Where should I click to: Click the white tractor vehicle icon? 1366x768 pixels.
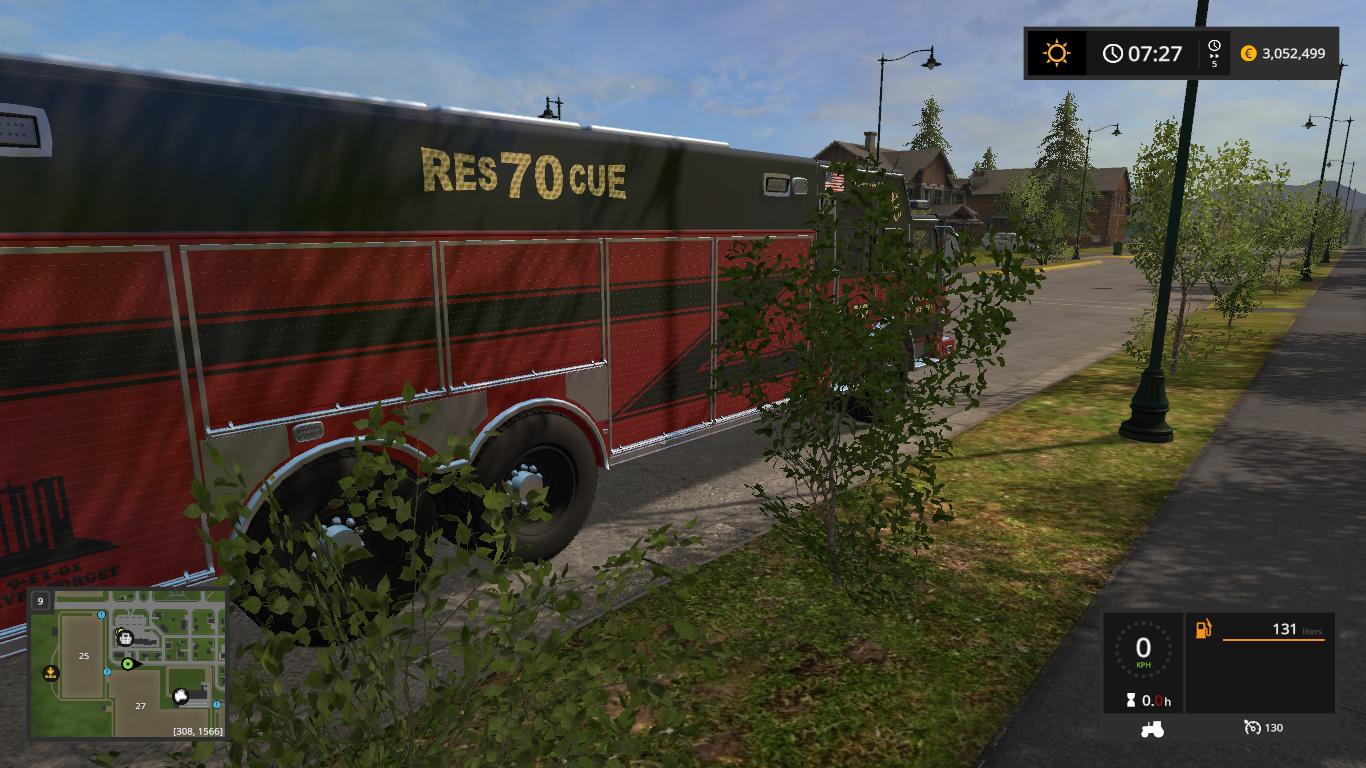click(x=1152, y=728)
